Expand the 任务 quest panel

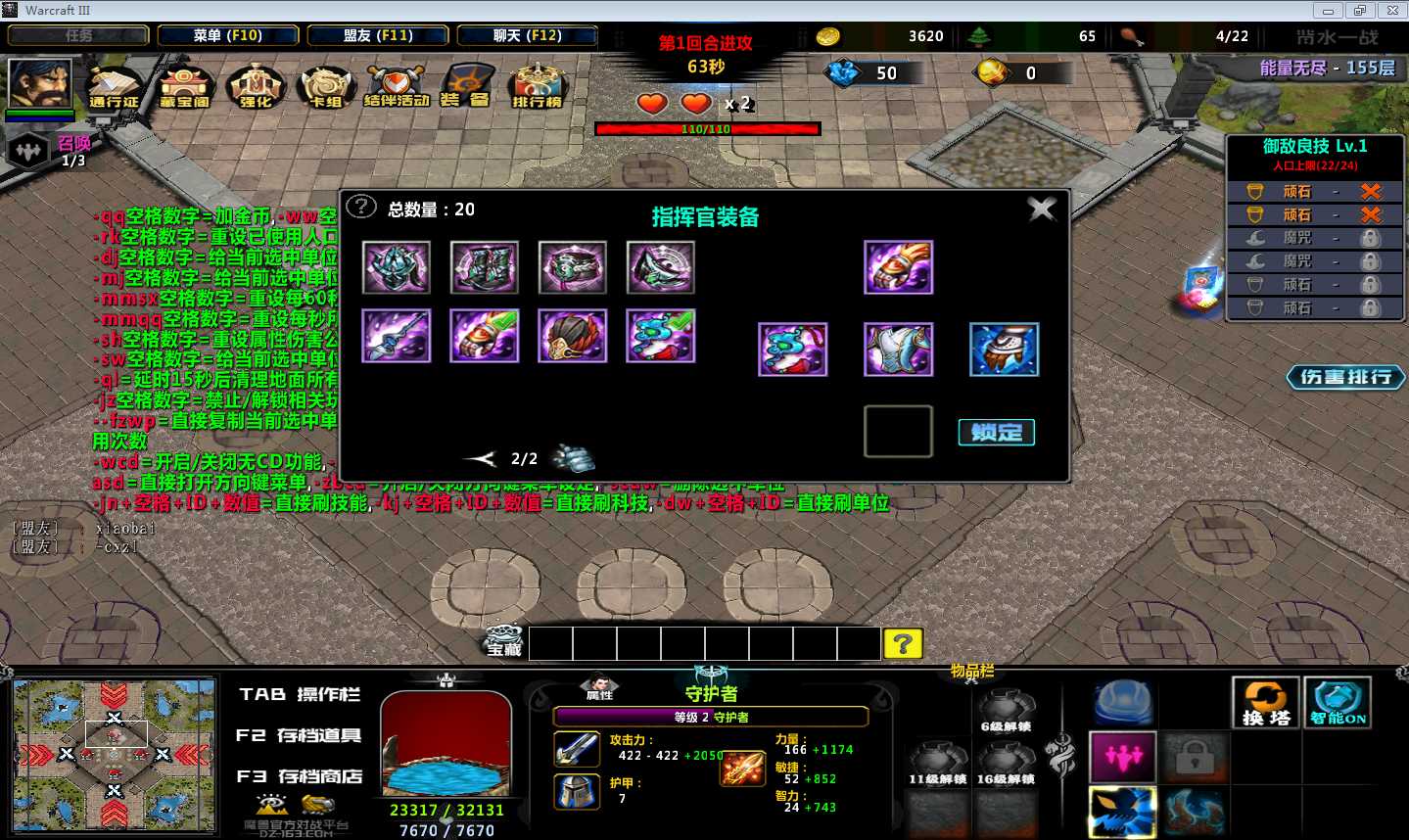click(x=78, y=34)
